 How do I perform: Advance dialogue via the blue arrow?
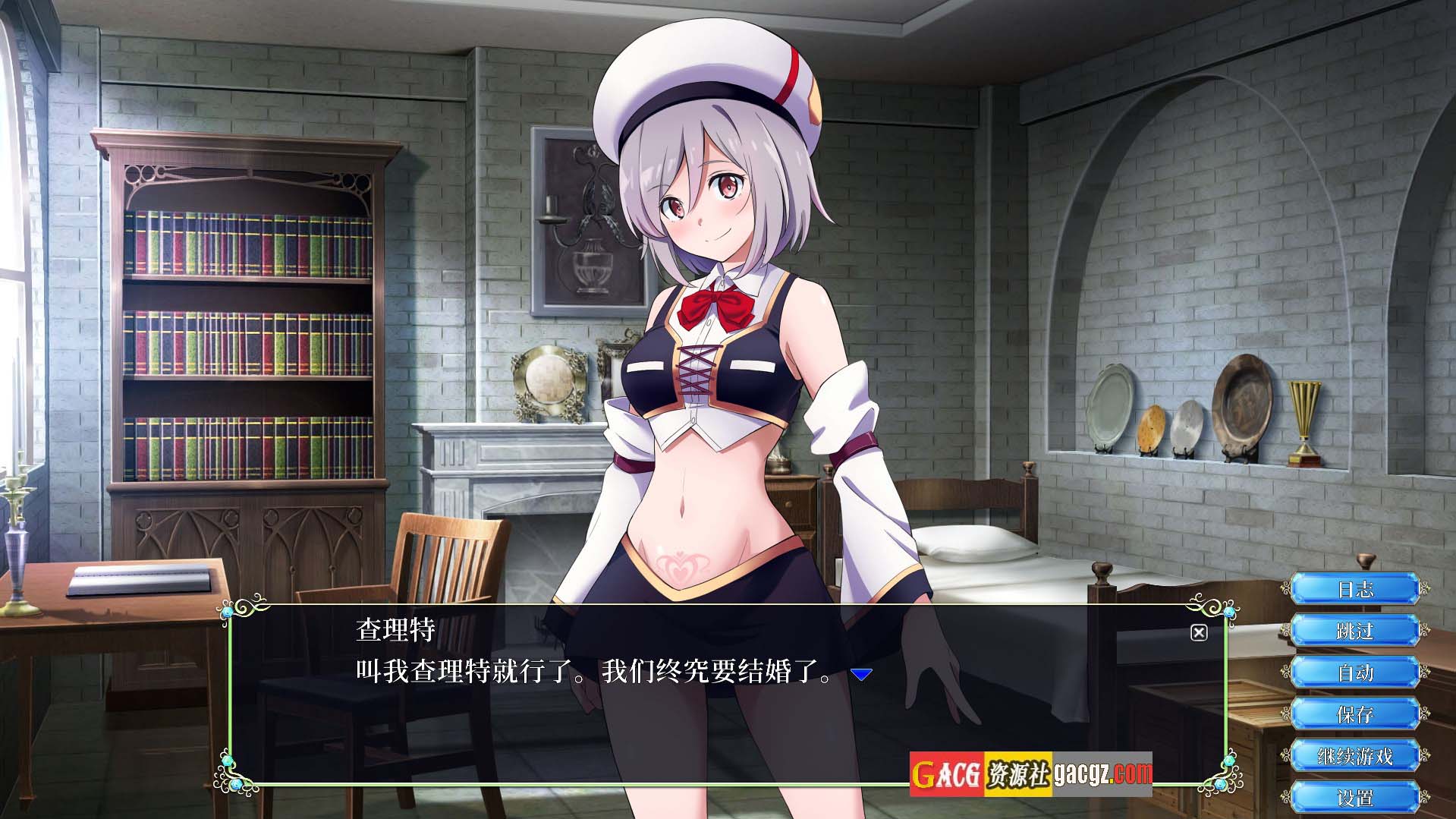tap(861, 674)
